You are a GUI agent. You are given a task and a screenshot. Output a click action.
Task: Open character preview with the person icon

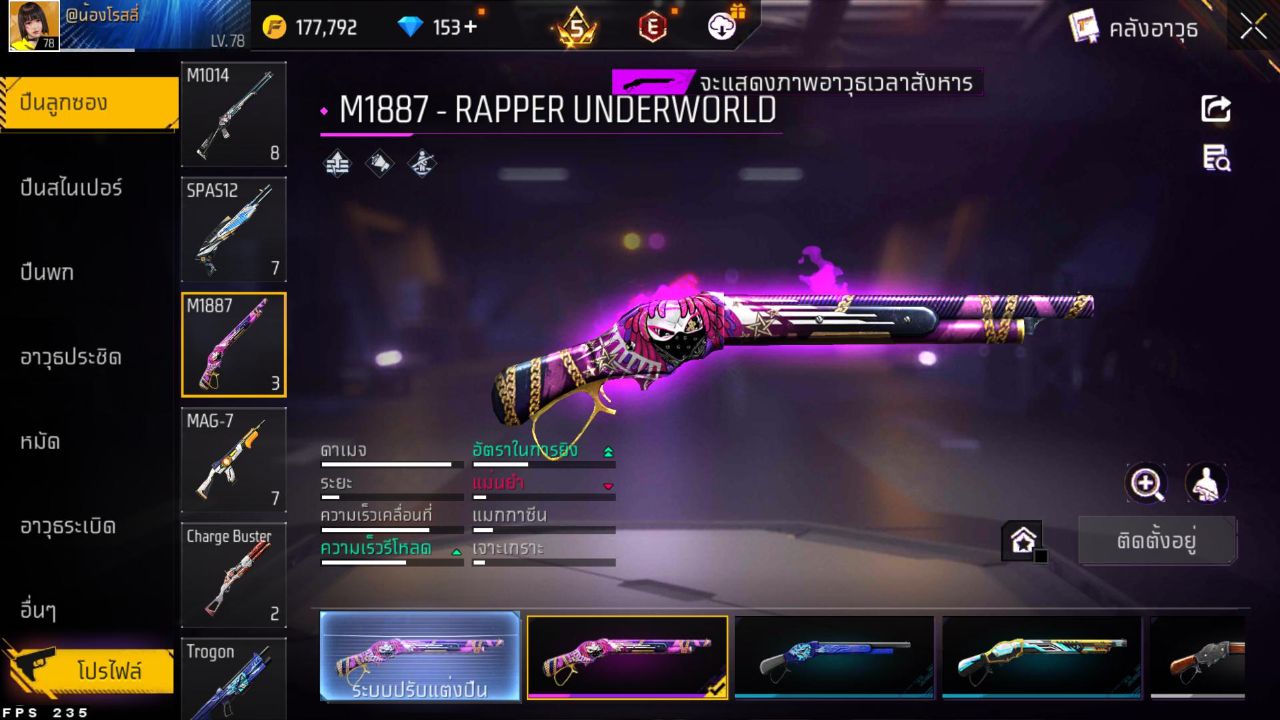1206,484
